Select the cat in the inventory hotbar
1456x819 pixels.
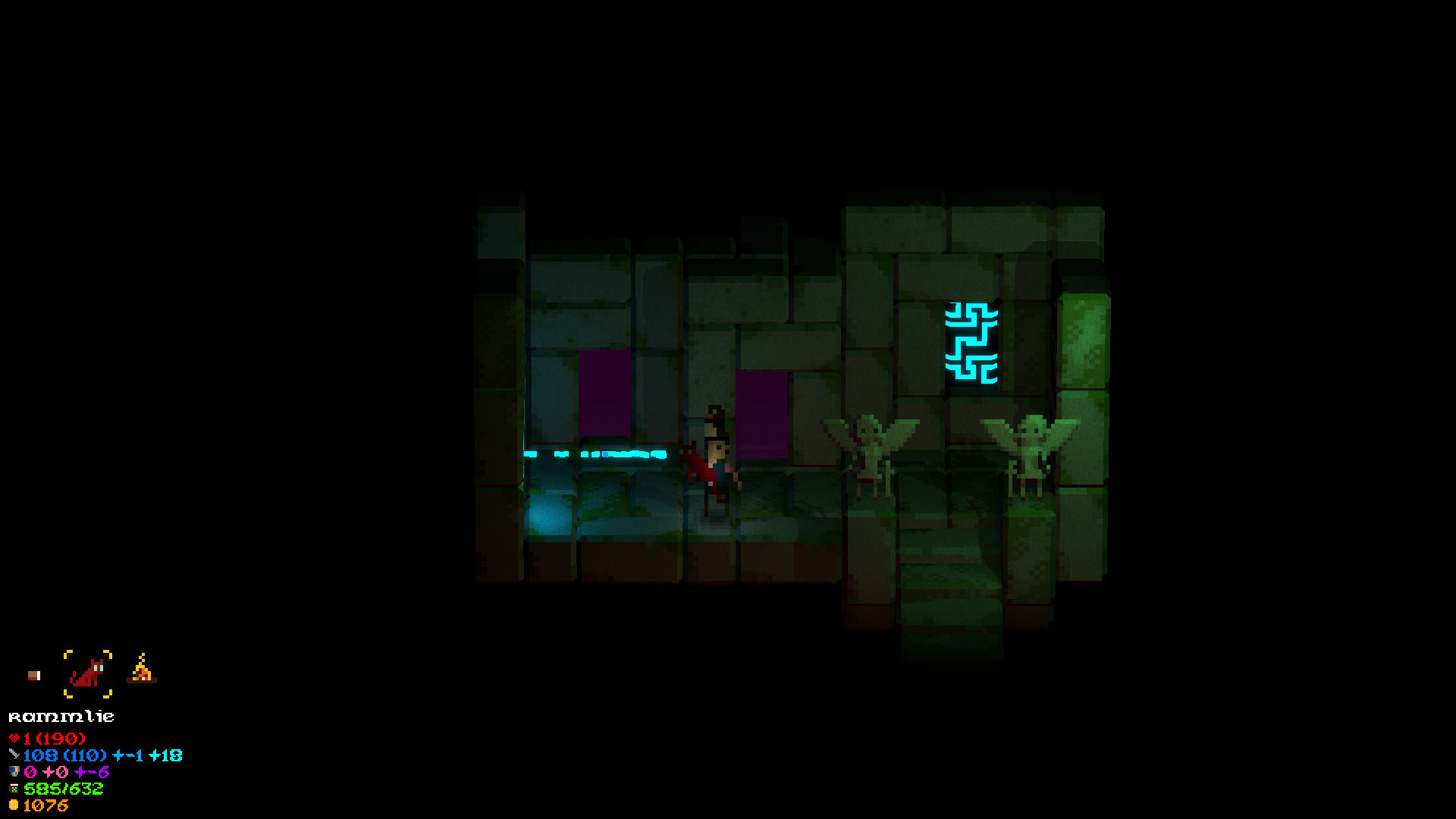tap(88, 673)
